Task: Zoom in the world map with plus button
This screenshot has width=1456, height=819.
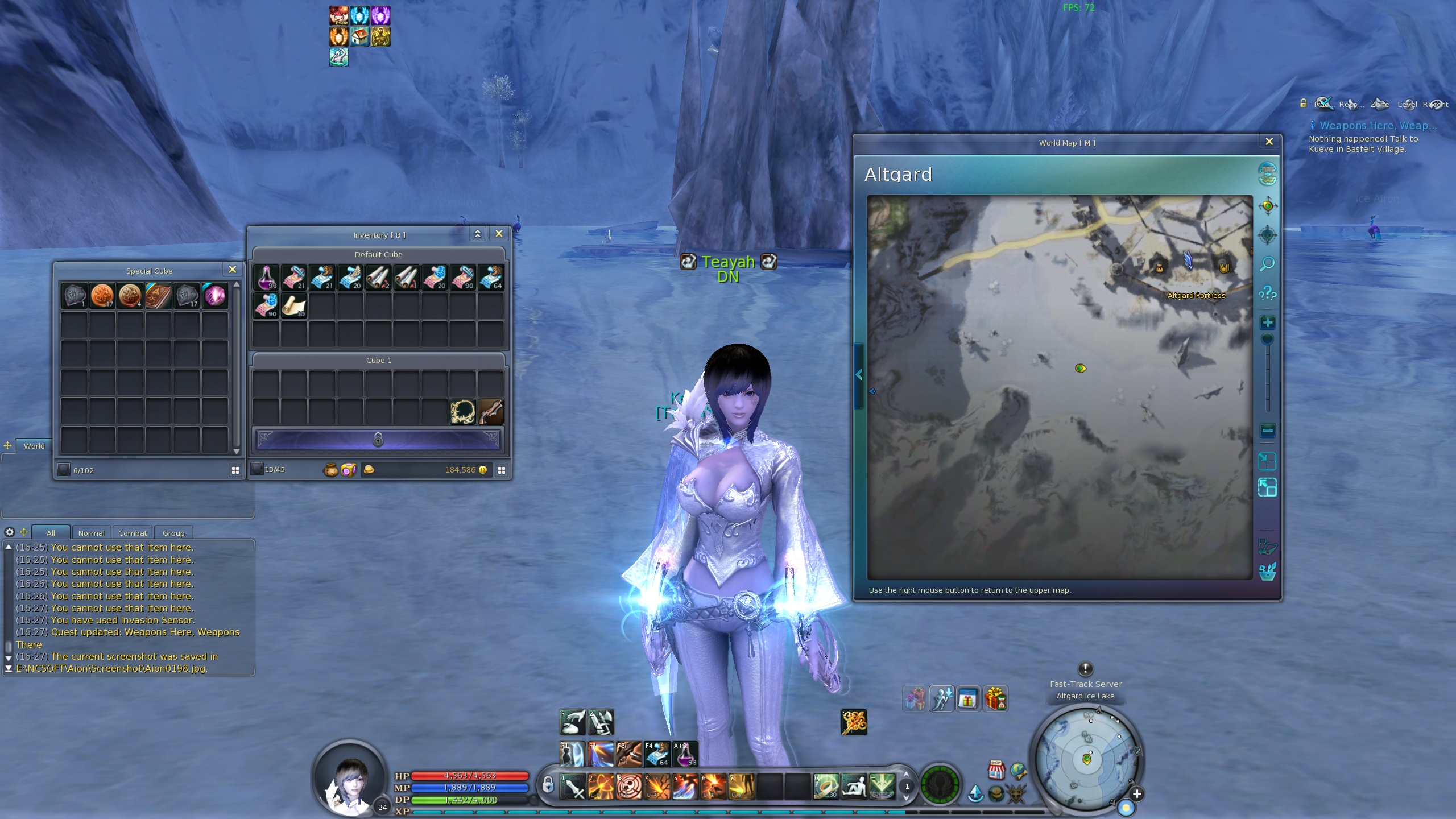Action: tap(1267, 323)
